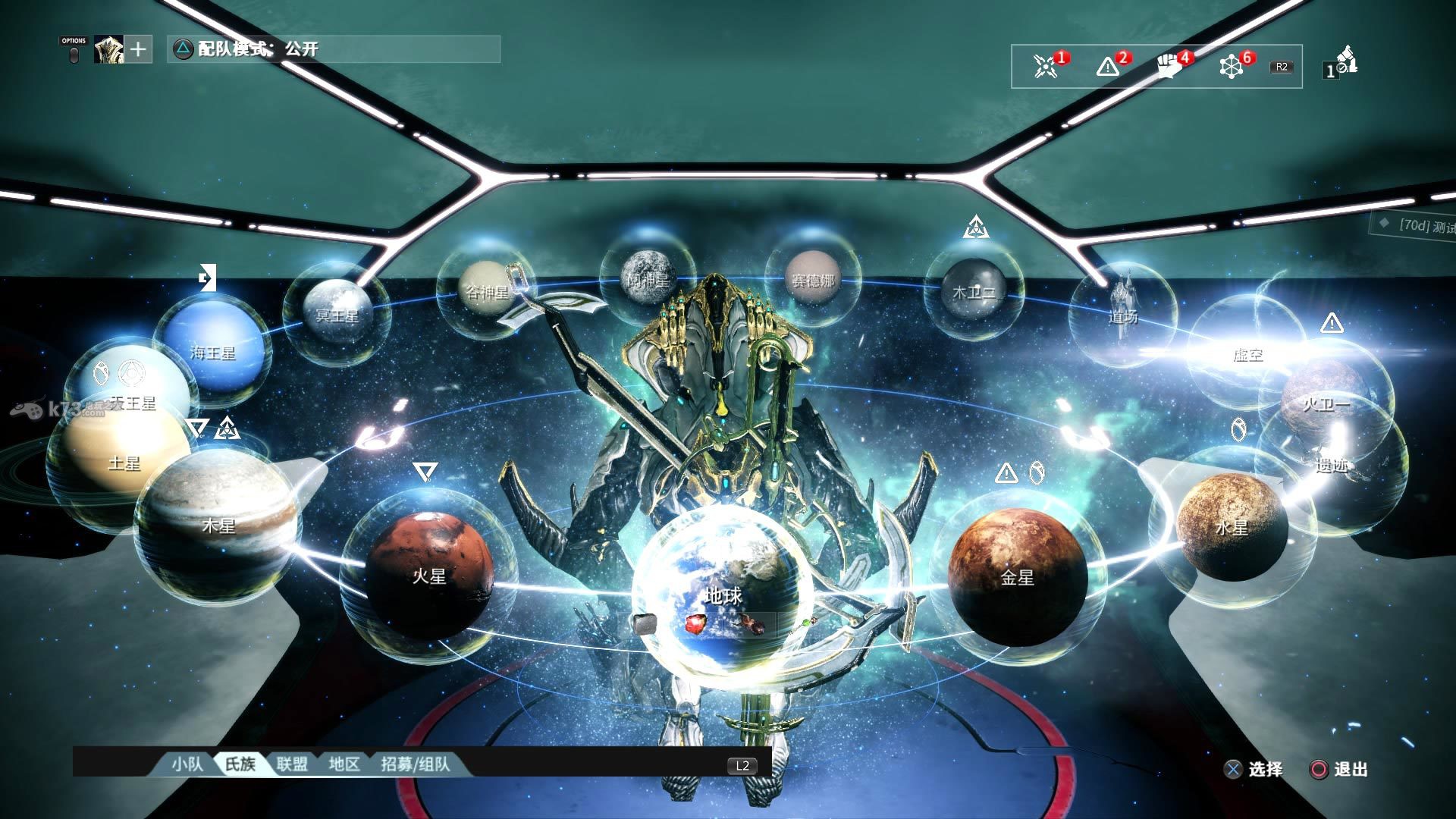Viewport: 1456px width, 819px height.
Task: Open the 招募/组队 recruiting tab
Action: point(415,764)
